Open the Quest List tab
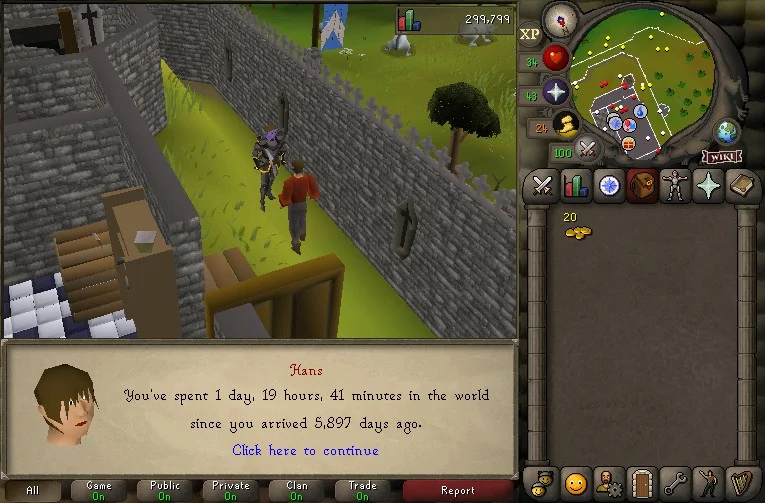The width and height of the screenshot is (765, 503). point(608,185)
